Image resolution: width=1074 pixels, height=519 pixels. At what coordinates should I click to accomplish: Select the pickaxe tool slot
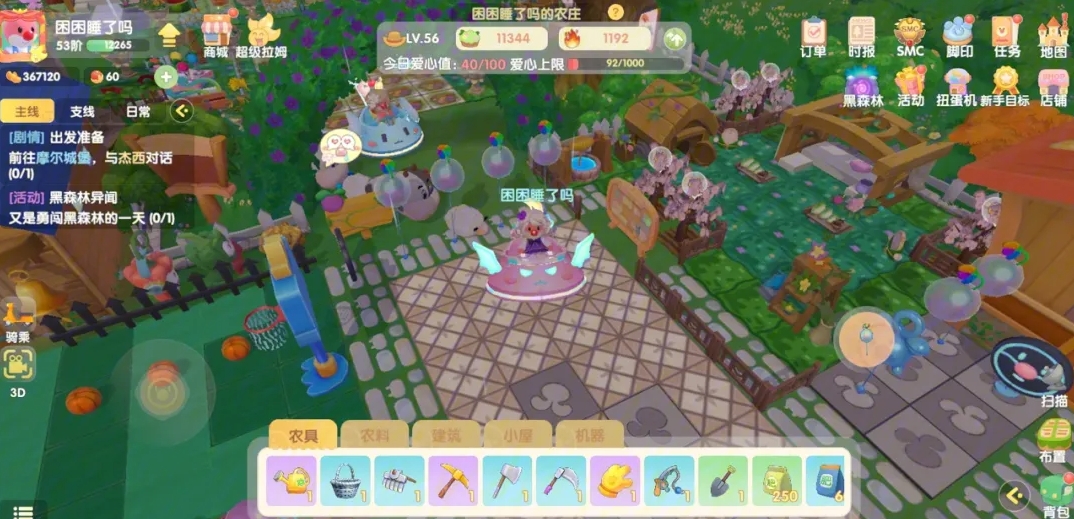(x=453, y=481)
